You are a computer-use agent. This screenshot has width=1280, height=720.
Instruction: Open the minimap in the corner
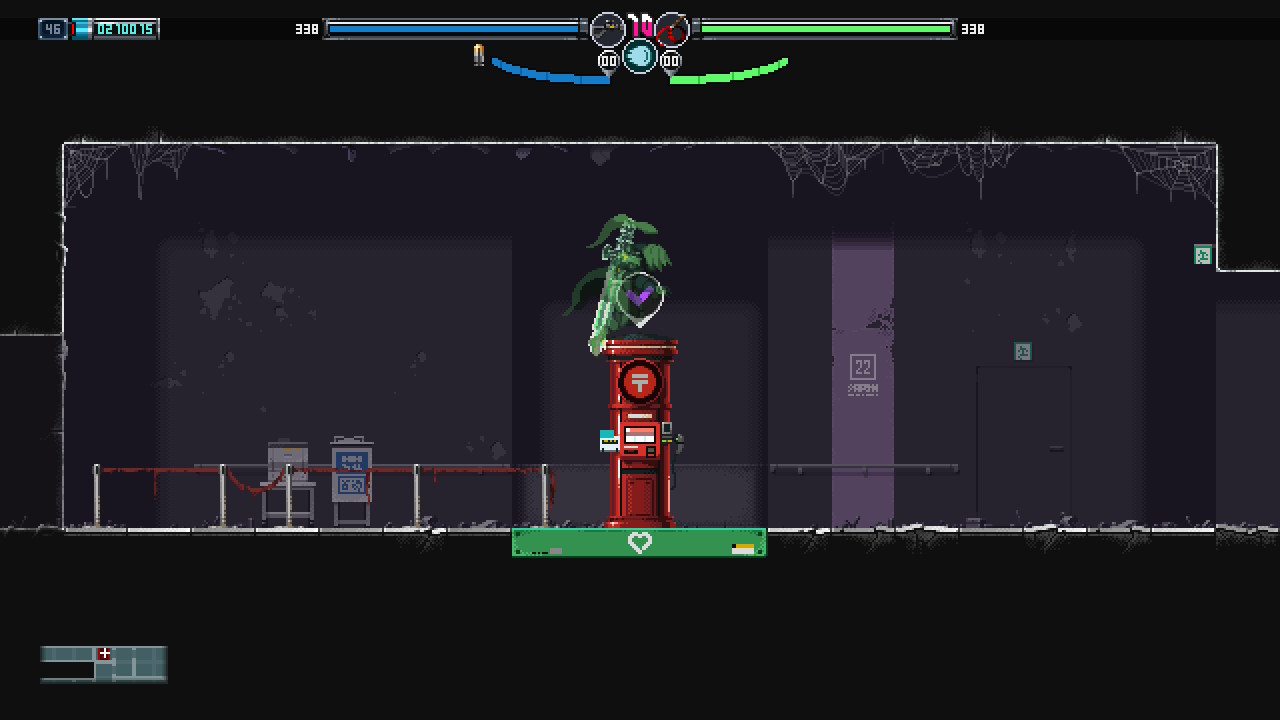[x=104, y=664]
